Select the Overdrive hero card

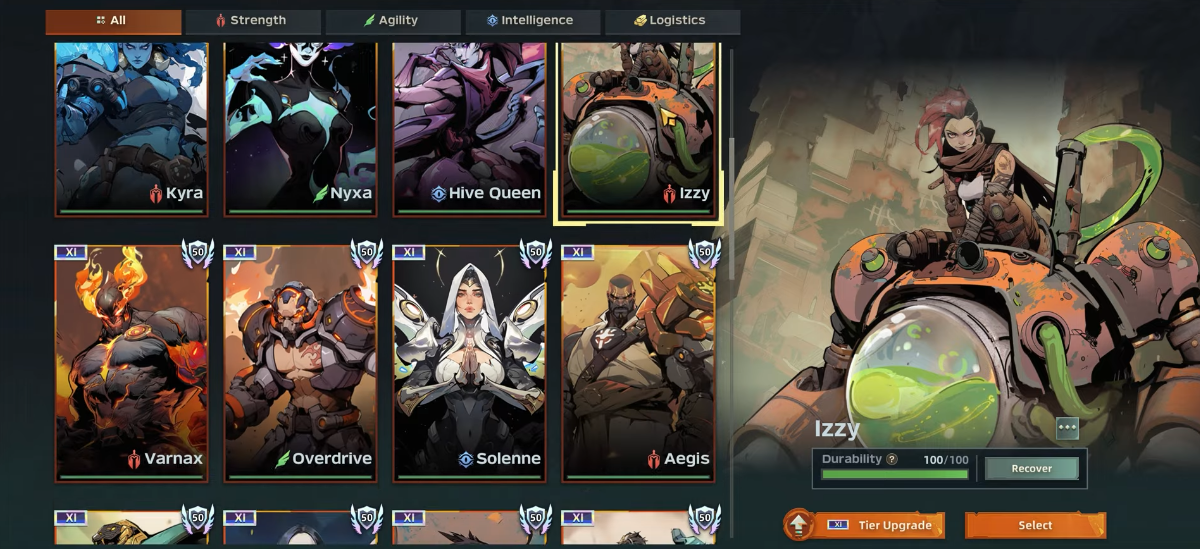click(x=300, y=362)
